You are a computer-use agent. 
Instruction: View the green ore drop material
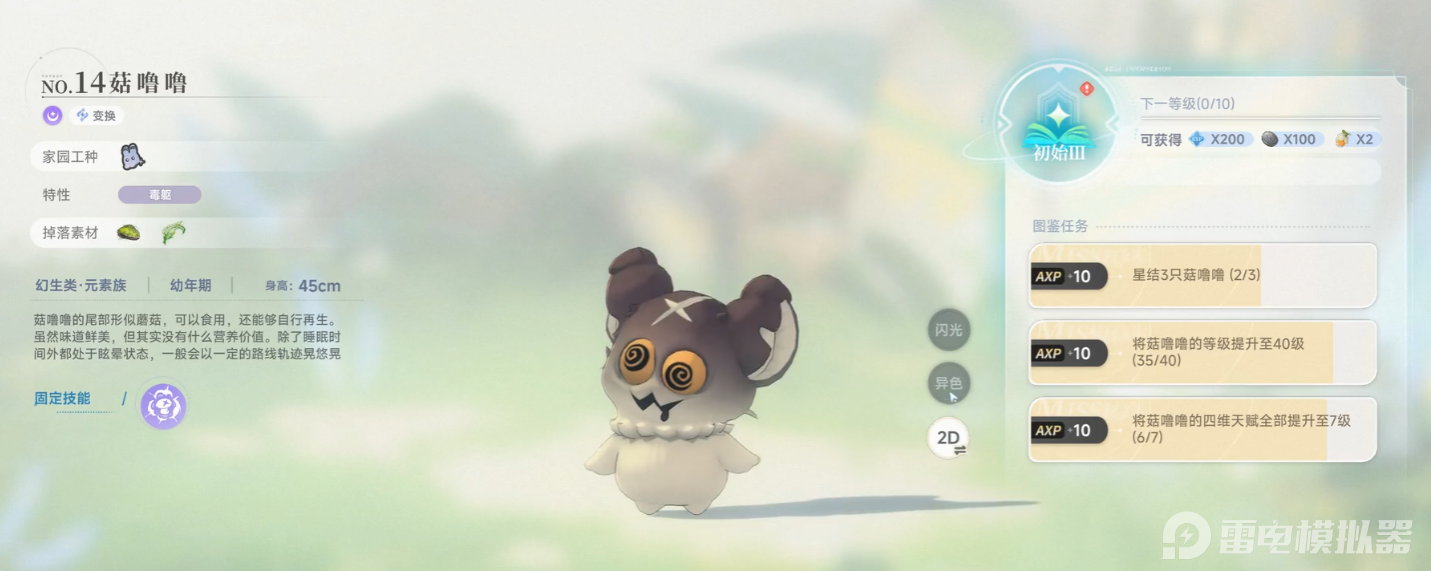(x=128, y=233)
